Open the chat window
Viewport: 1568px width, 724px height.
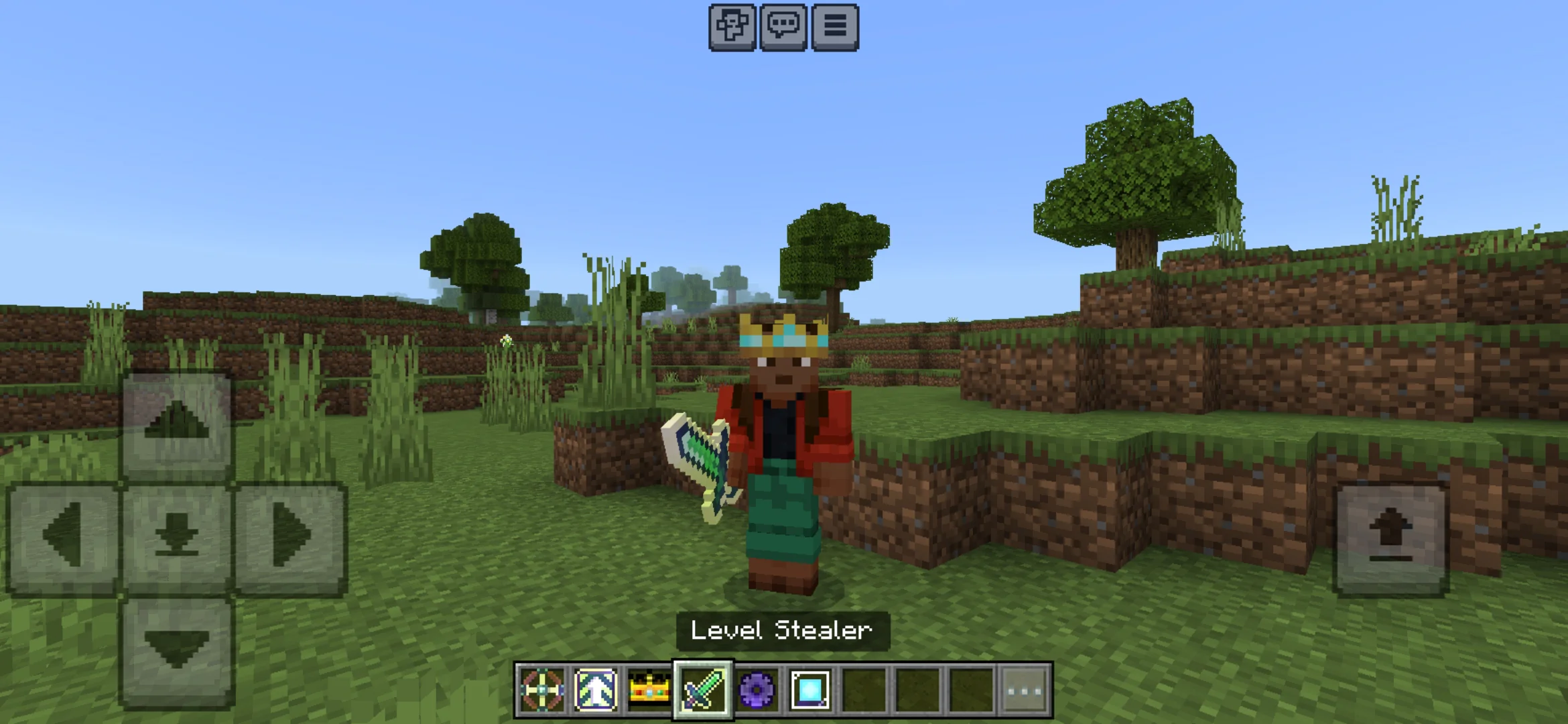[x=782, y=27]
